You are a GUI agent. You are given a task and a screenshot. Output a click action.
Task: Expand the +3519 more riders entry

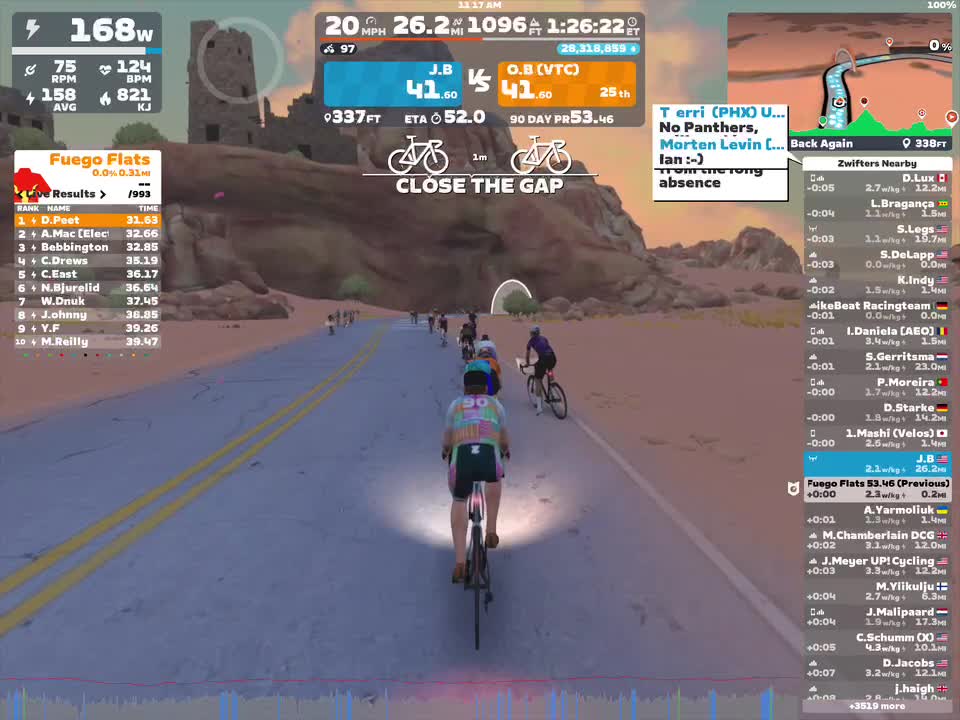878,706
